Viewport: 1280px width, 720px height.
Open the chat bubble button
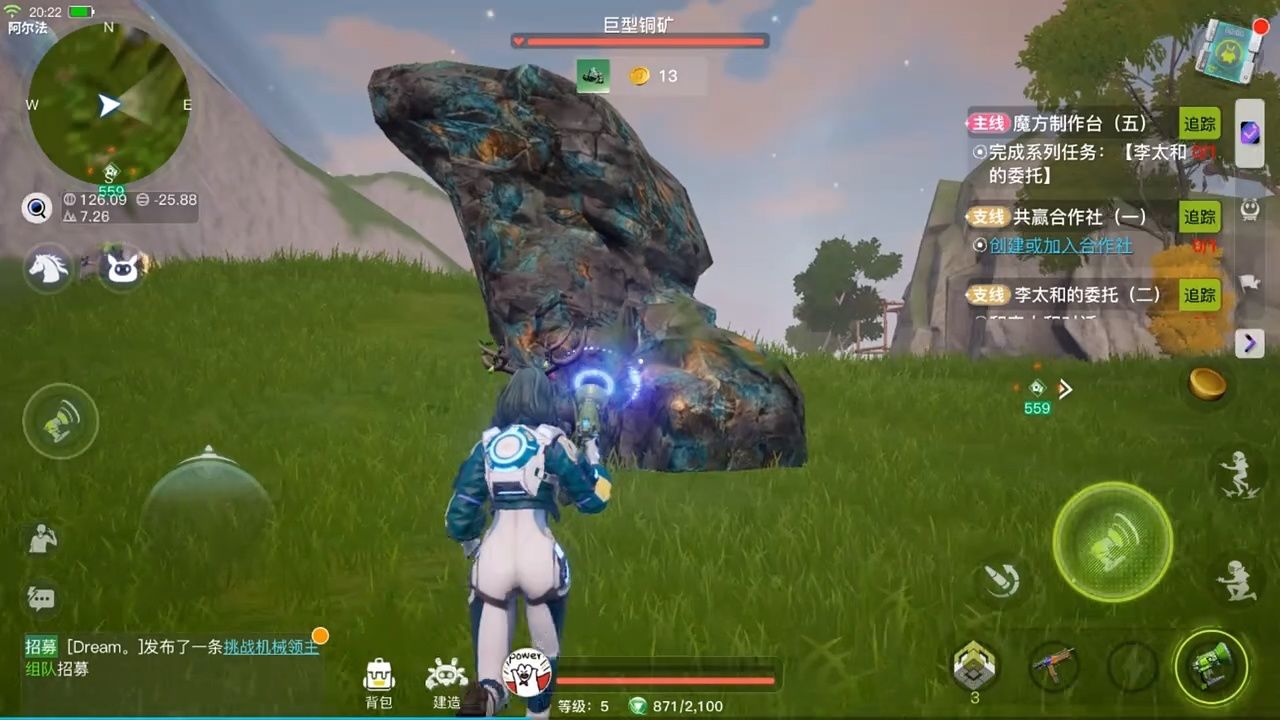41,599
